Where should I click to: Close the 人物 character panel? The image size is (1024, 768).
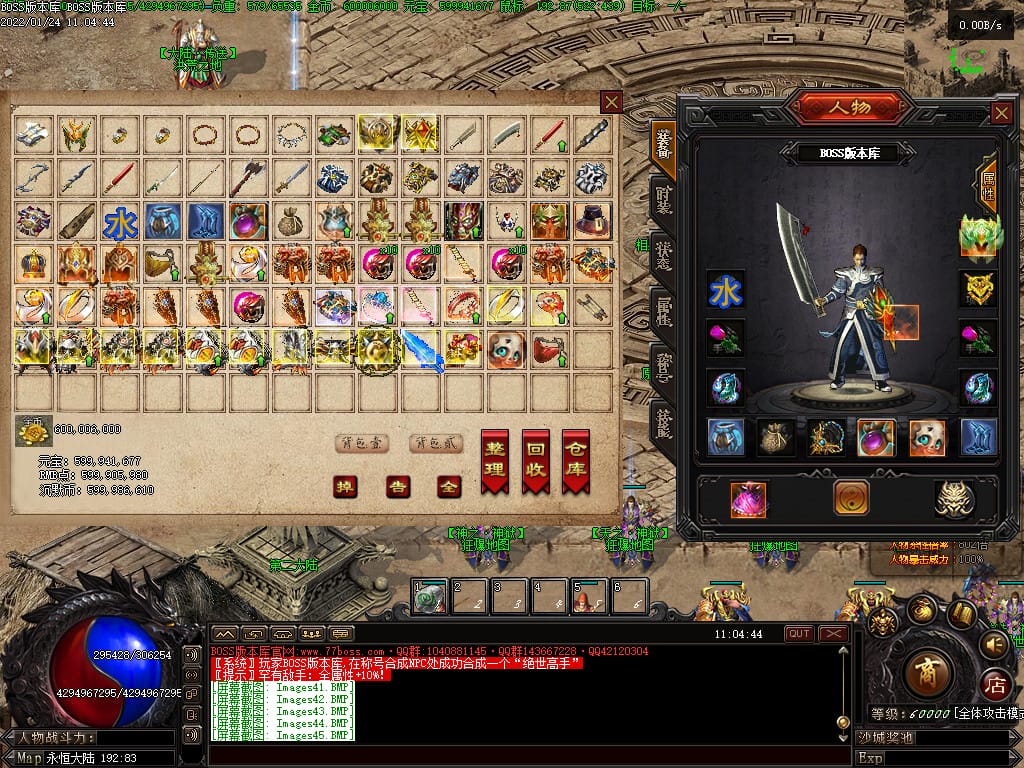pos(1000,113)
